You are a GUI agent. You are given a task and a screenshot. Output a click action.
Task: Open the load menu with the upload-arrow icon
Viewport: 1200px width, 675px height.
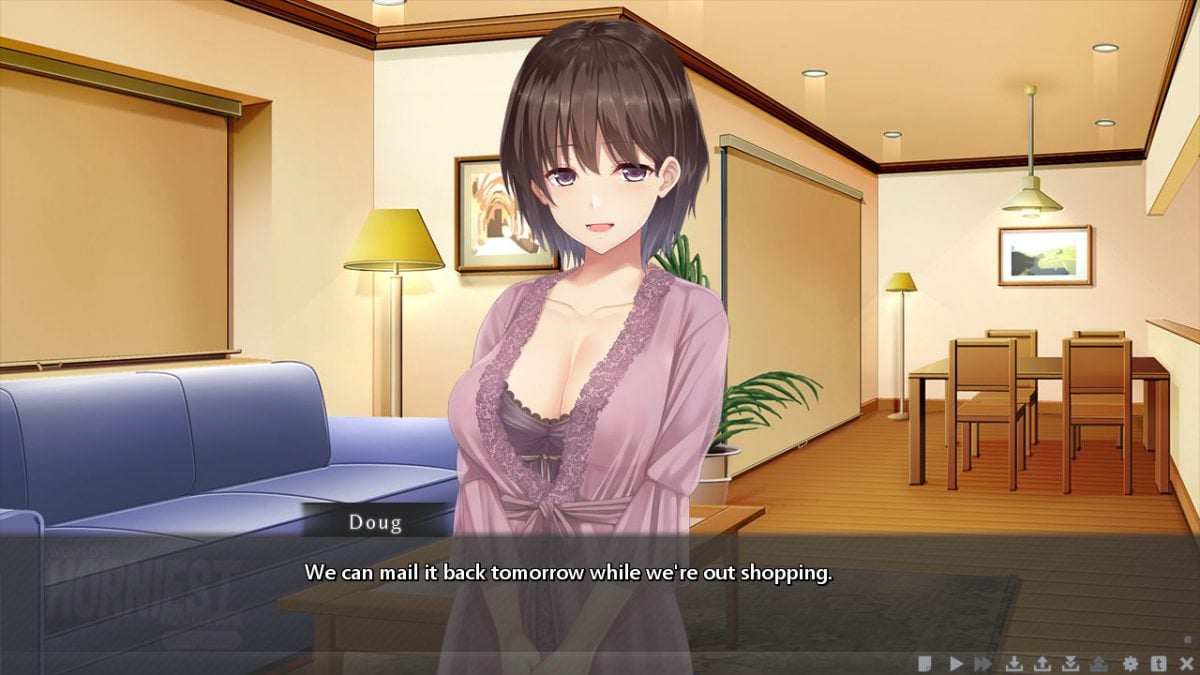[x=1042, y=662]
